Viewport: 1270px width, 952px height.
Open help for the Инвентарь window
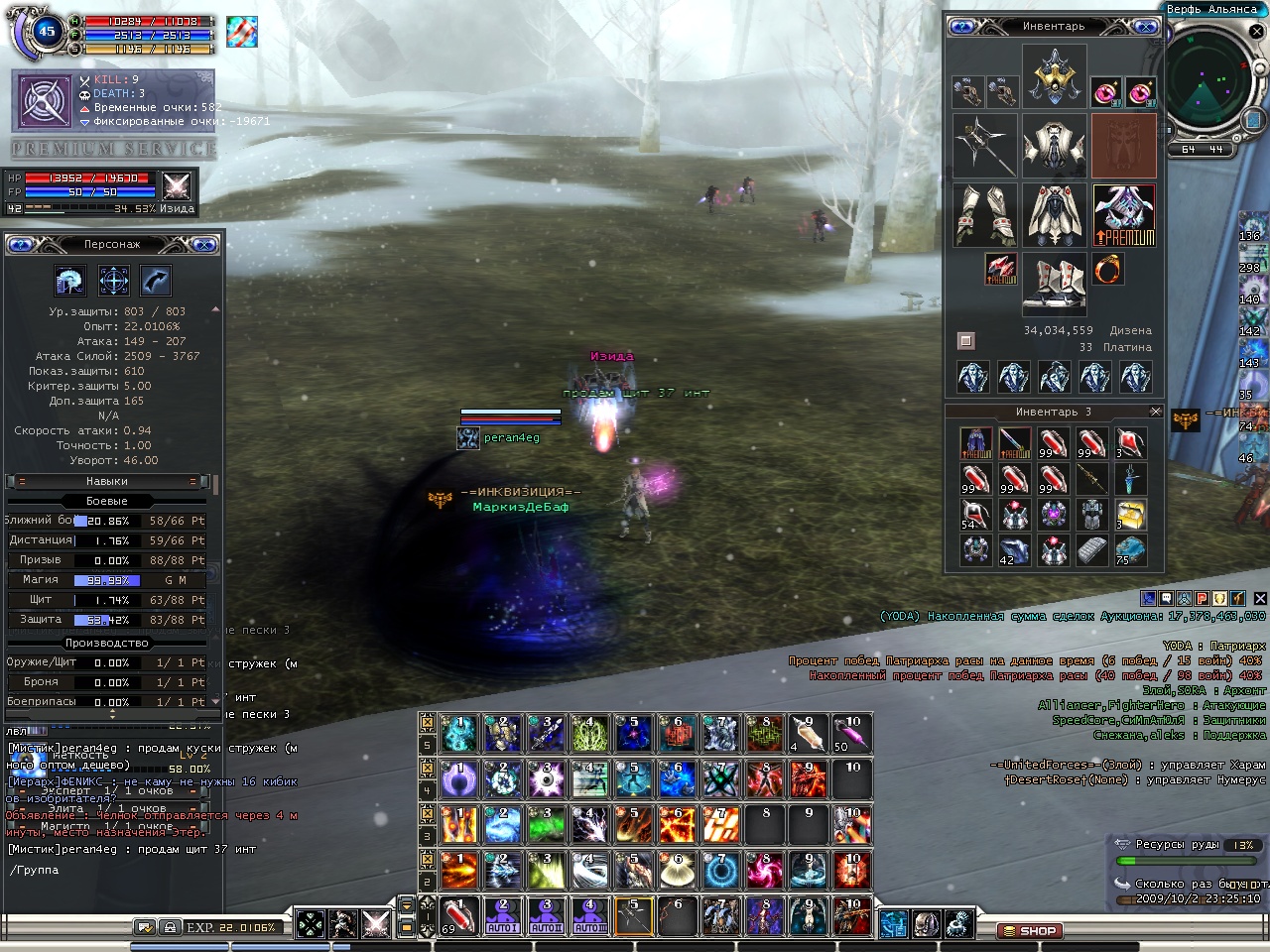click(x=961, y=27)
